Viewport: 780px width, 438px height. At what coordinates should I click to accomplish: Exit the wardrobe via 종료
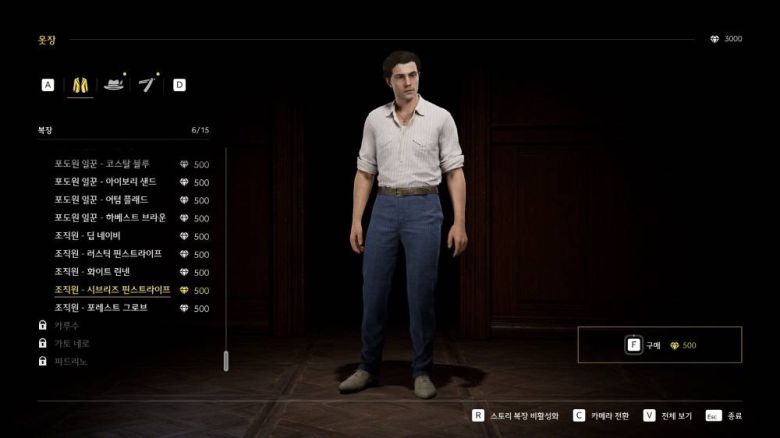[x=725, y=415]
